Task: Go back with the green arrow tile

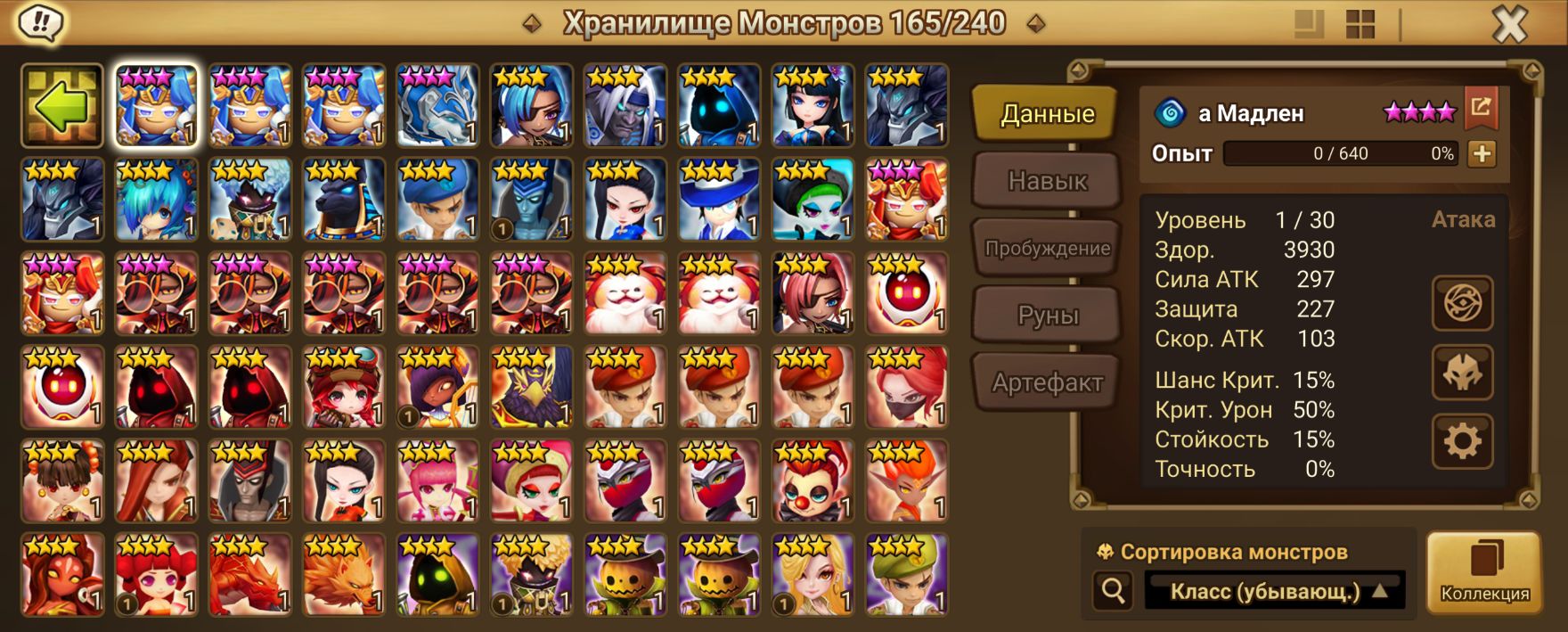Action: (x=61, y=105)
